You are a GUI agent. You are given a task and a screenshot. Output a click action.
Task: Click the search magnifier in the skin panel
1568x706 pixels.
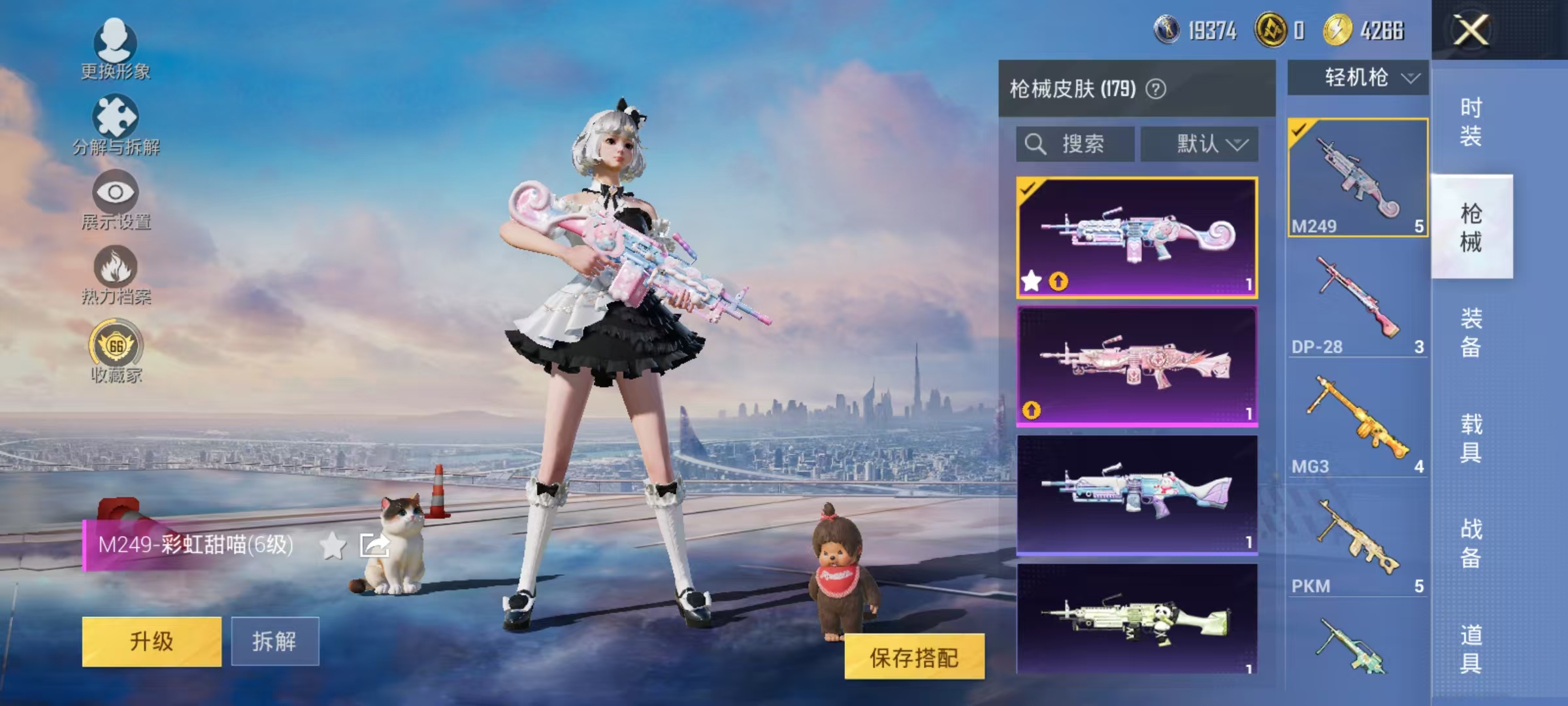click(1034, 144)
